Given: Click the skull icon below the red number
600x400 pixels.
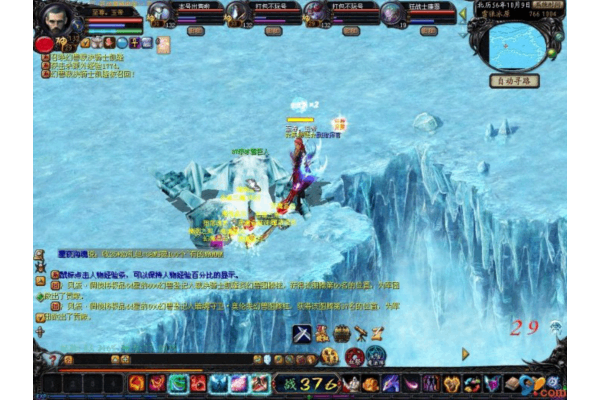Looking at the screenshot, I should click(x=555, y=326).
